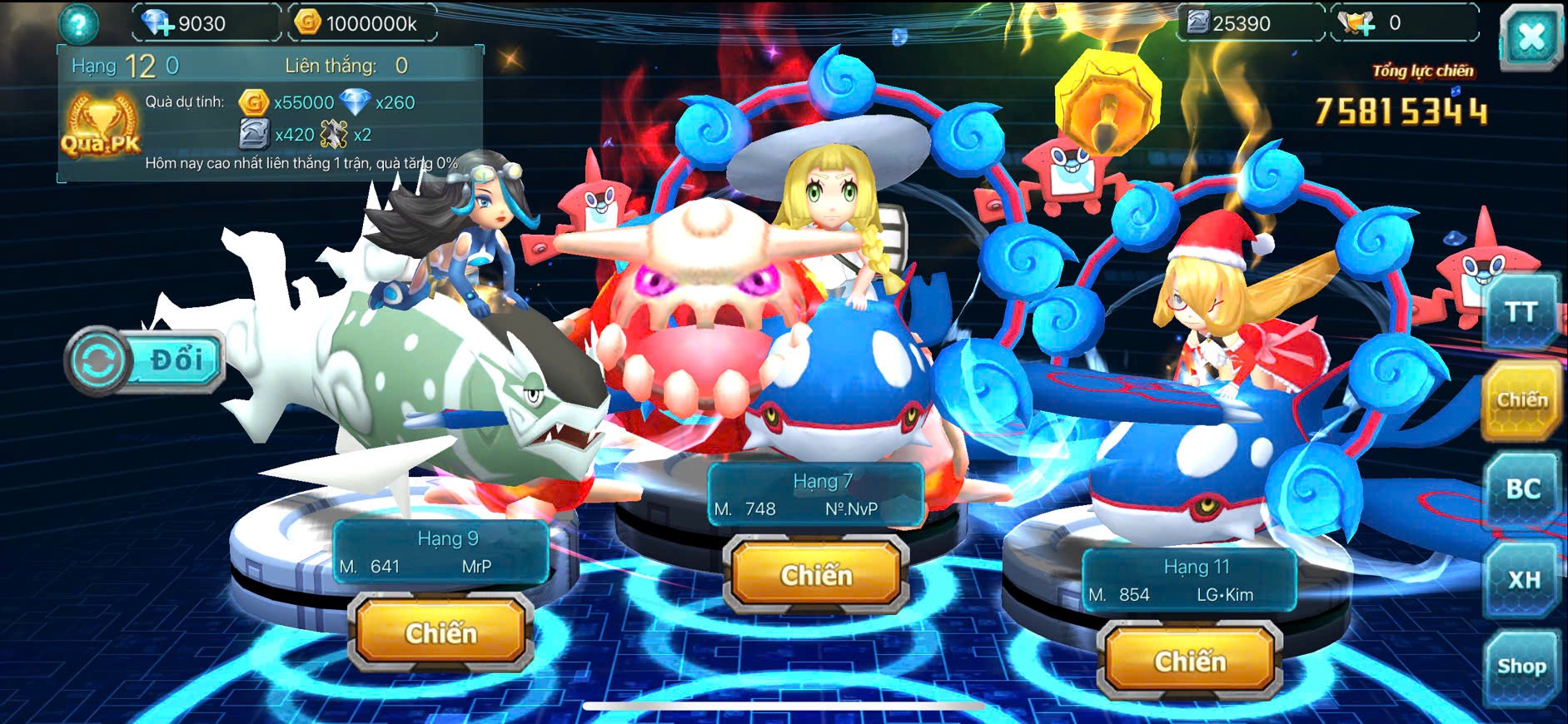Select the yellow Chiến side tab
This screenshot has width=1568, height=724.
pos(1521,400)
